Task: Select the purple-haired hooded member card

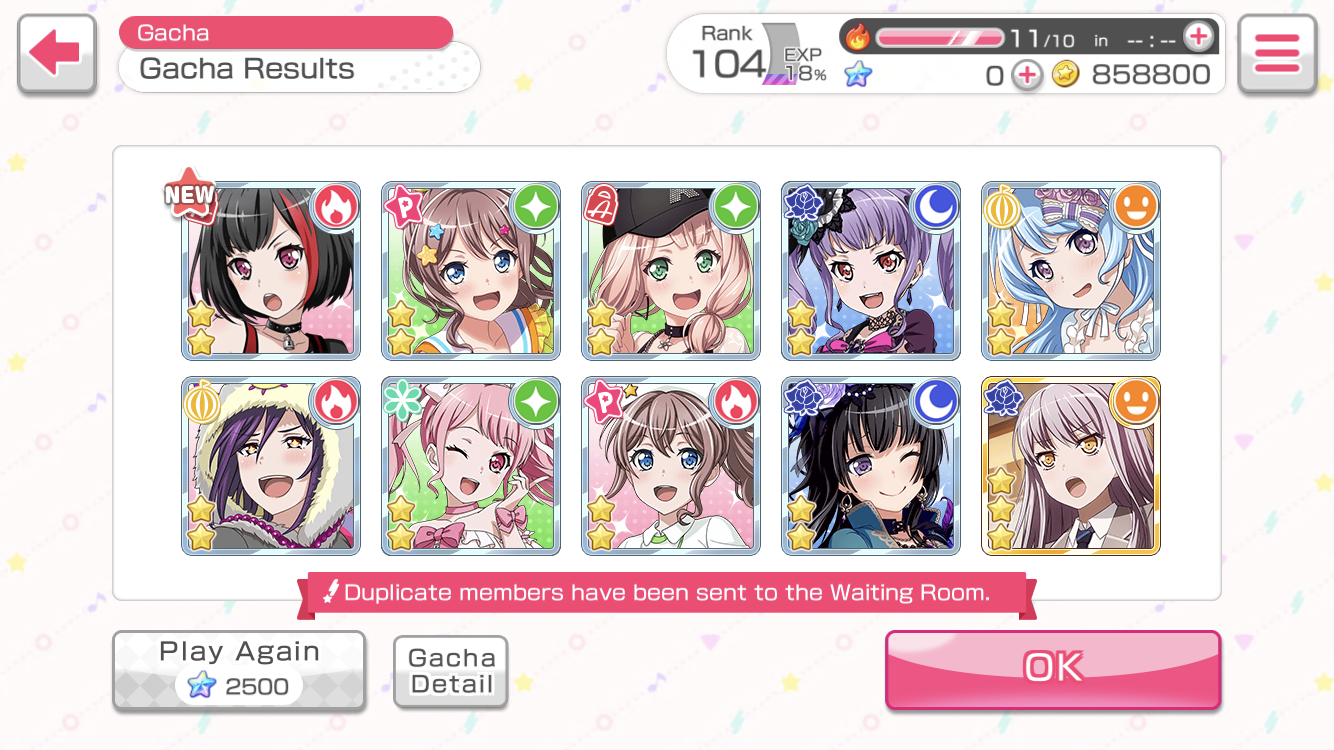Action: tap(271, 466)
